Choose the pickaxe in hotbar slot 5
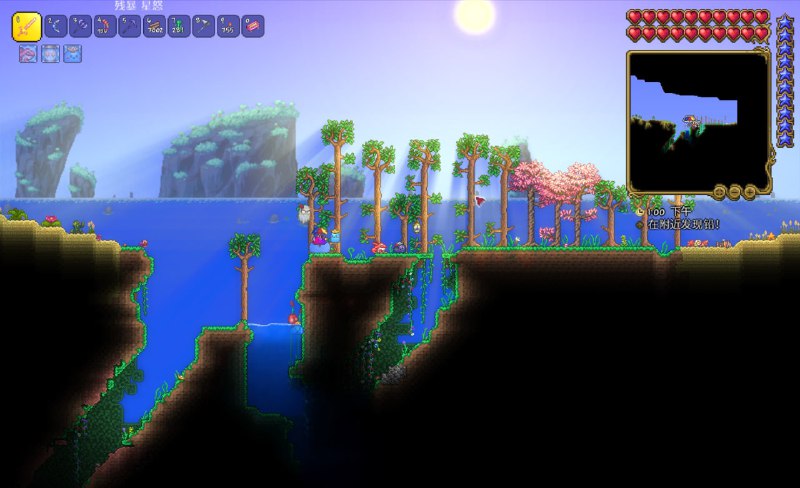800x488 pixels. coord(130,26)
